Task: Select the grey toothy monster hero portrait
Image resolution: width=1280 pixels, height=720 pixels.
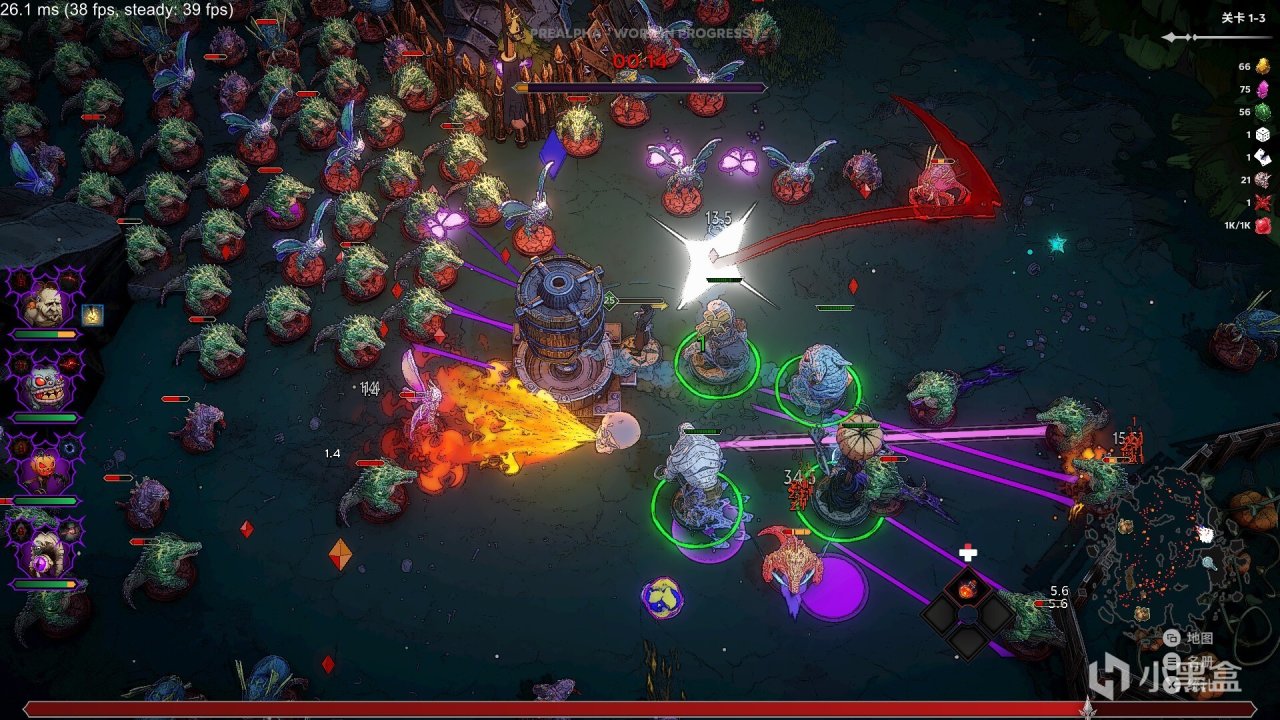Action: click(44, 385)
